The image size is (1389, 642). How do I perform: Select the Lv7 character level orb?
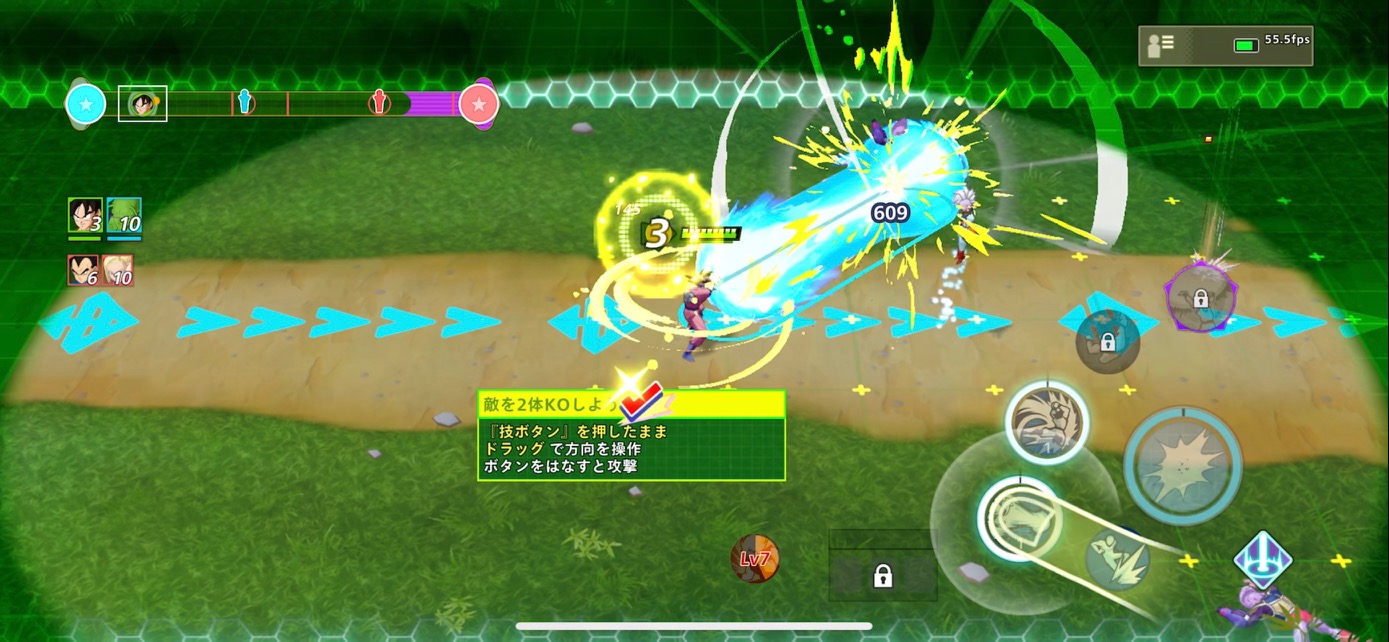[755, 559]
